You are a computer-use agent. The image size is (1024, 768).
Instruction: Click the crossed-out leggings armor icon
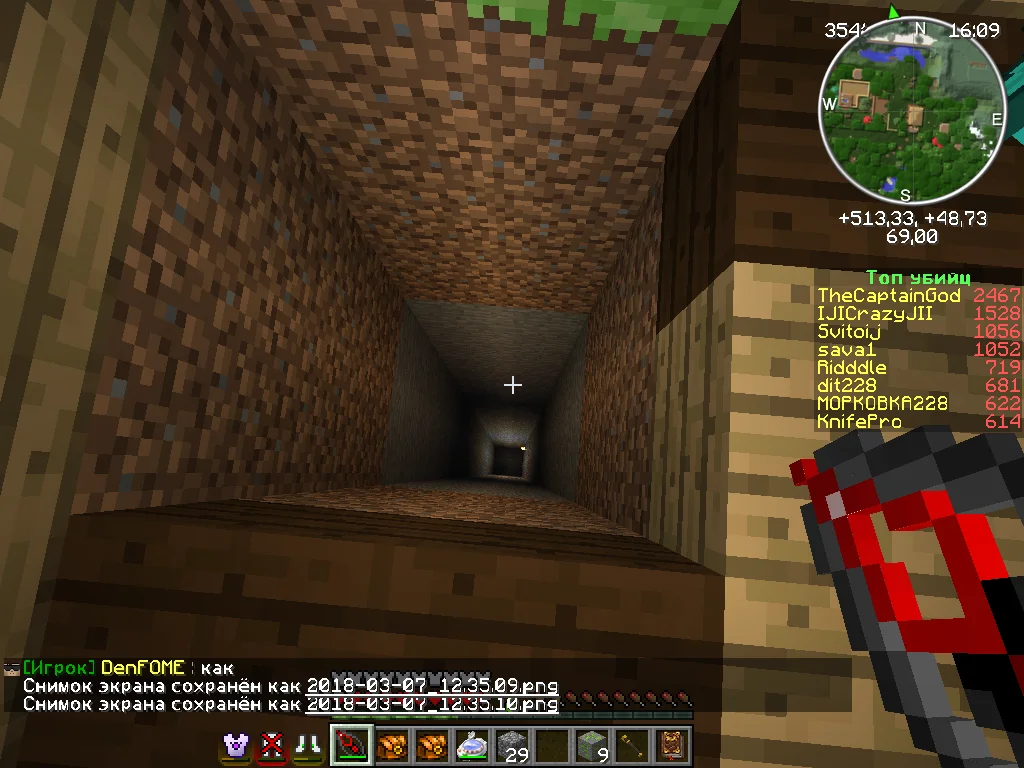(x=271, y=746)
